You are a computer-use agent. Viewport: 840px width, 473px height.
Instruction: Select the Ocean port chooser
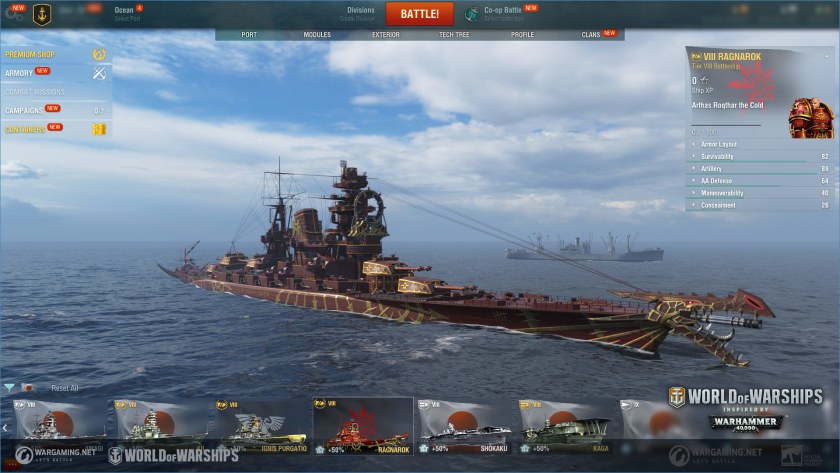[124, 13]
